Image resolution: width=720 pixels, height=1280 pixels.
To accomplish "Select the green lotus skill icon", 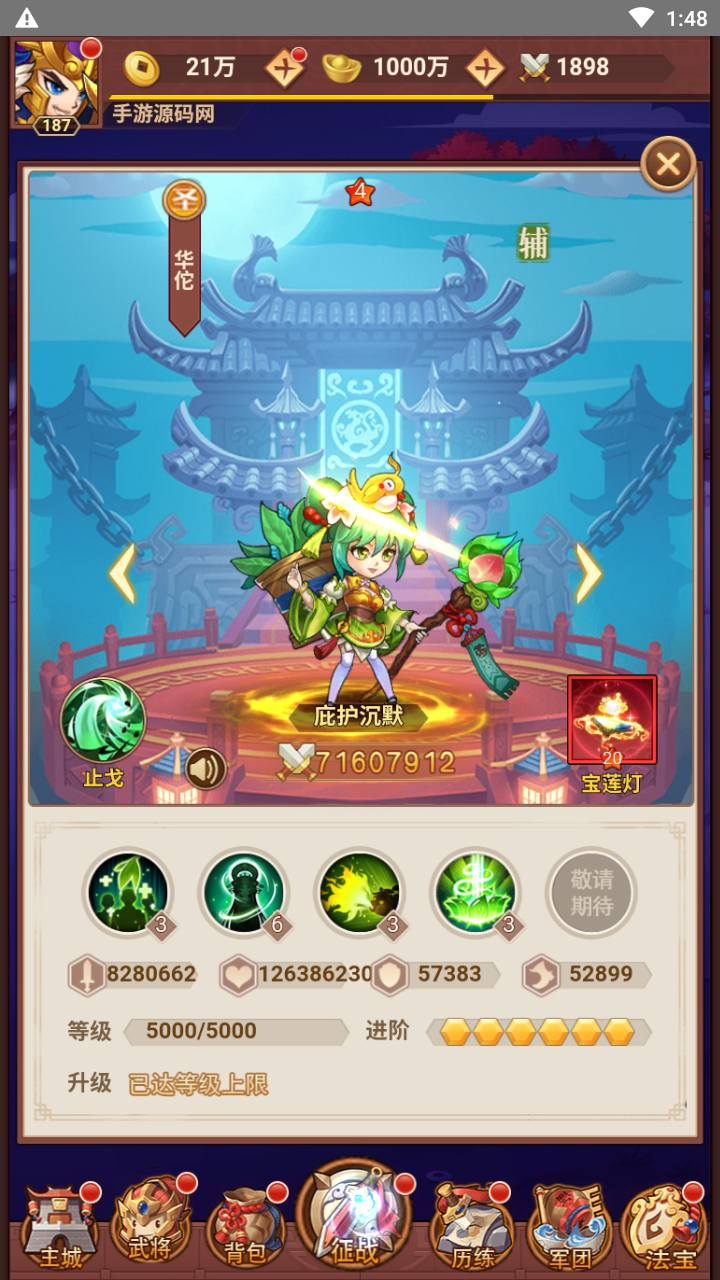I will tap(474, 890).
